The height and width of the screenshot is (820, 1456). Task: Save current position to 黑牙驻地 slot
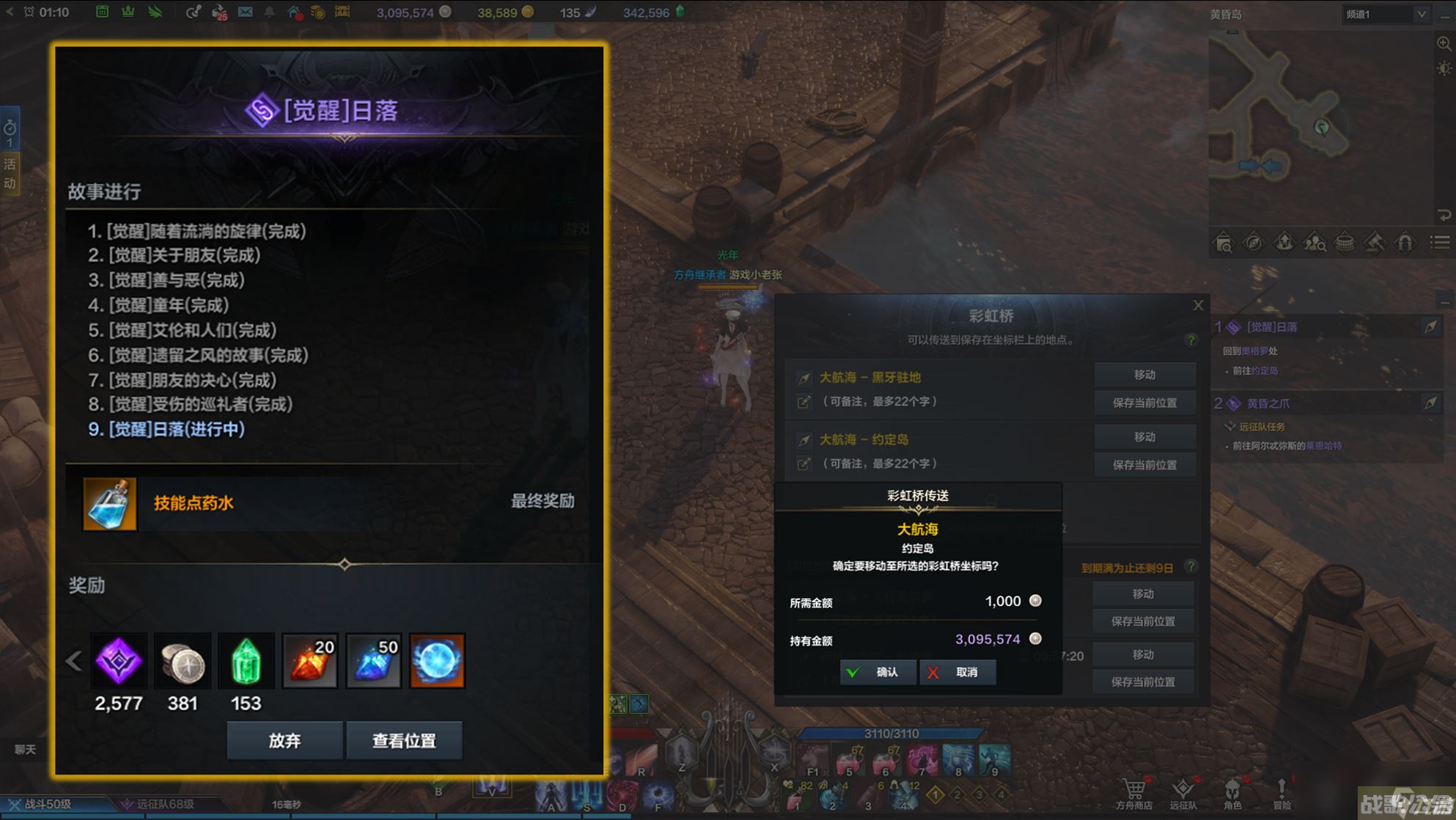[x=1144, y=403]
